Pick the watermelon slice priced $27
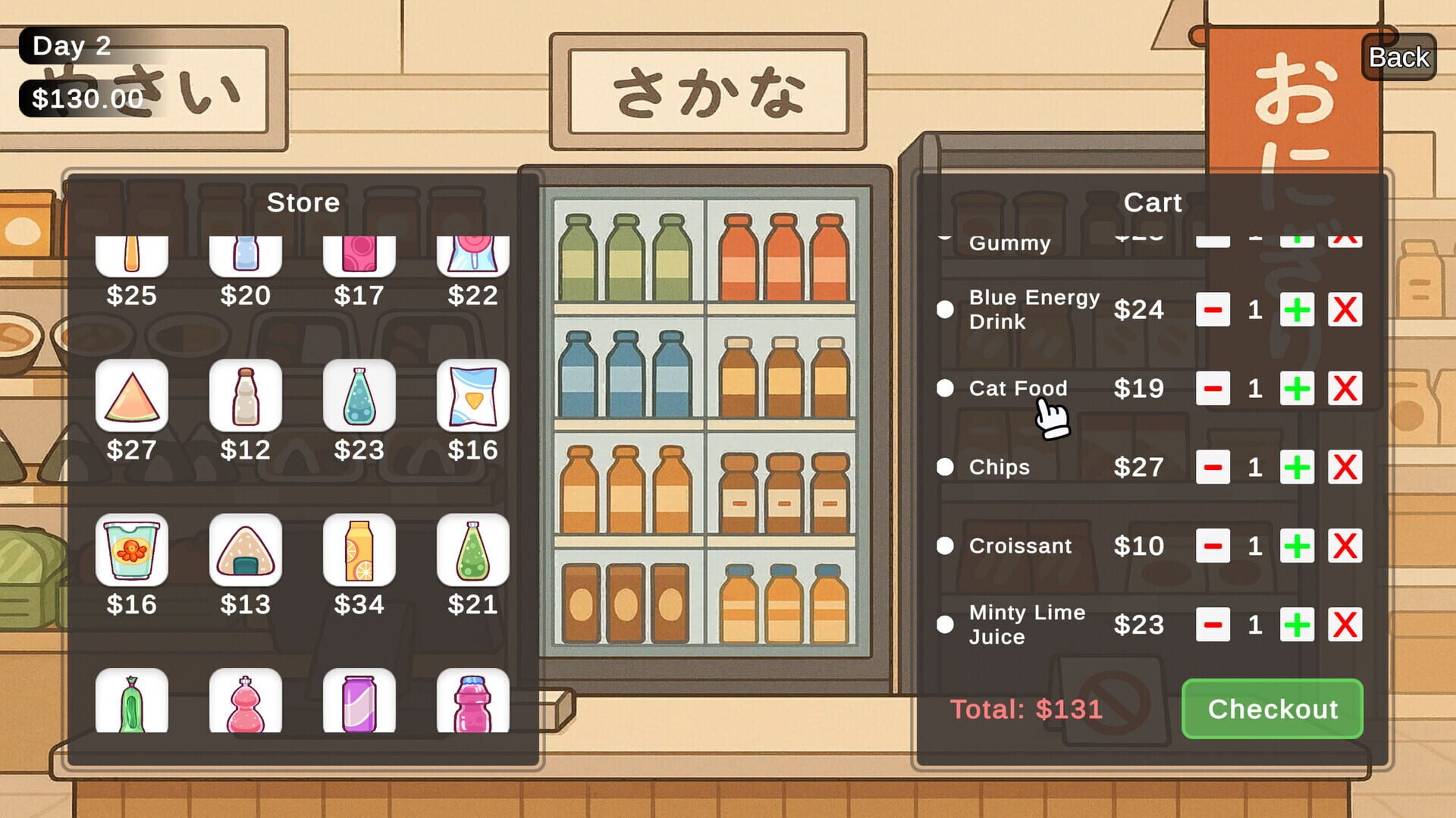This screenshot has height=818, width=1456. (x=132, y=395)
